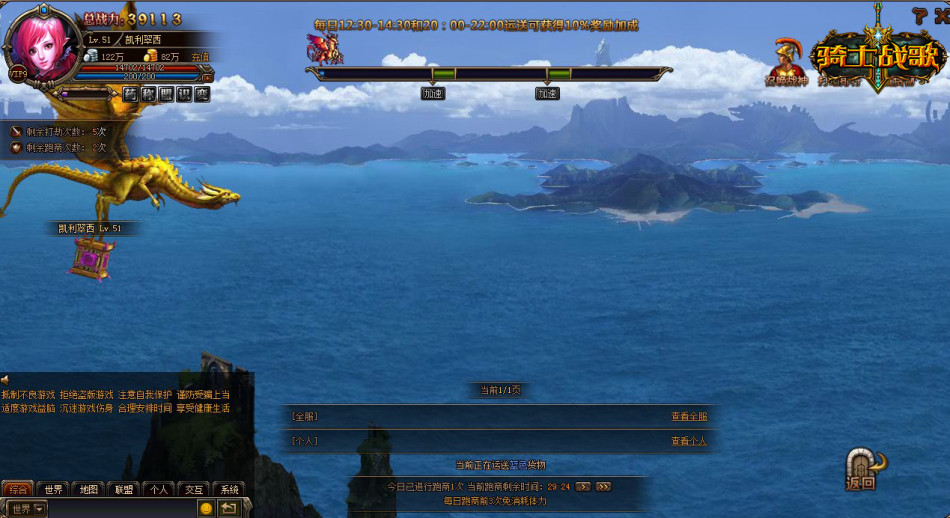950x518 pixels.
Task: Select the 地图 chat tab
Action: pos(88,489)
